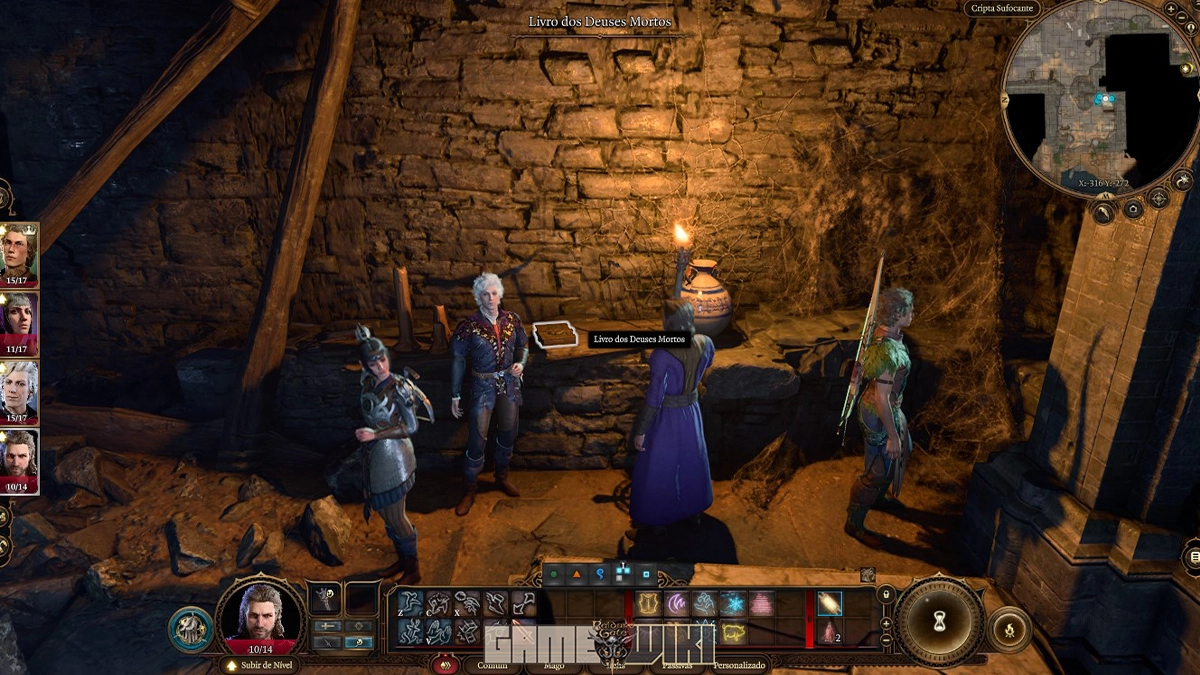This screenshot has height=675, width=1200.
Task: Click the camera button below the minimap
Action: 1132,209
